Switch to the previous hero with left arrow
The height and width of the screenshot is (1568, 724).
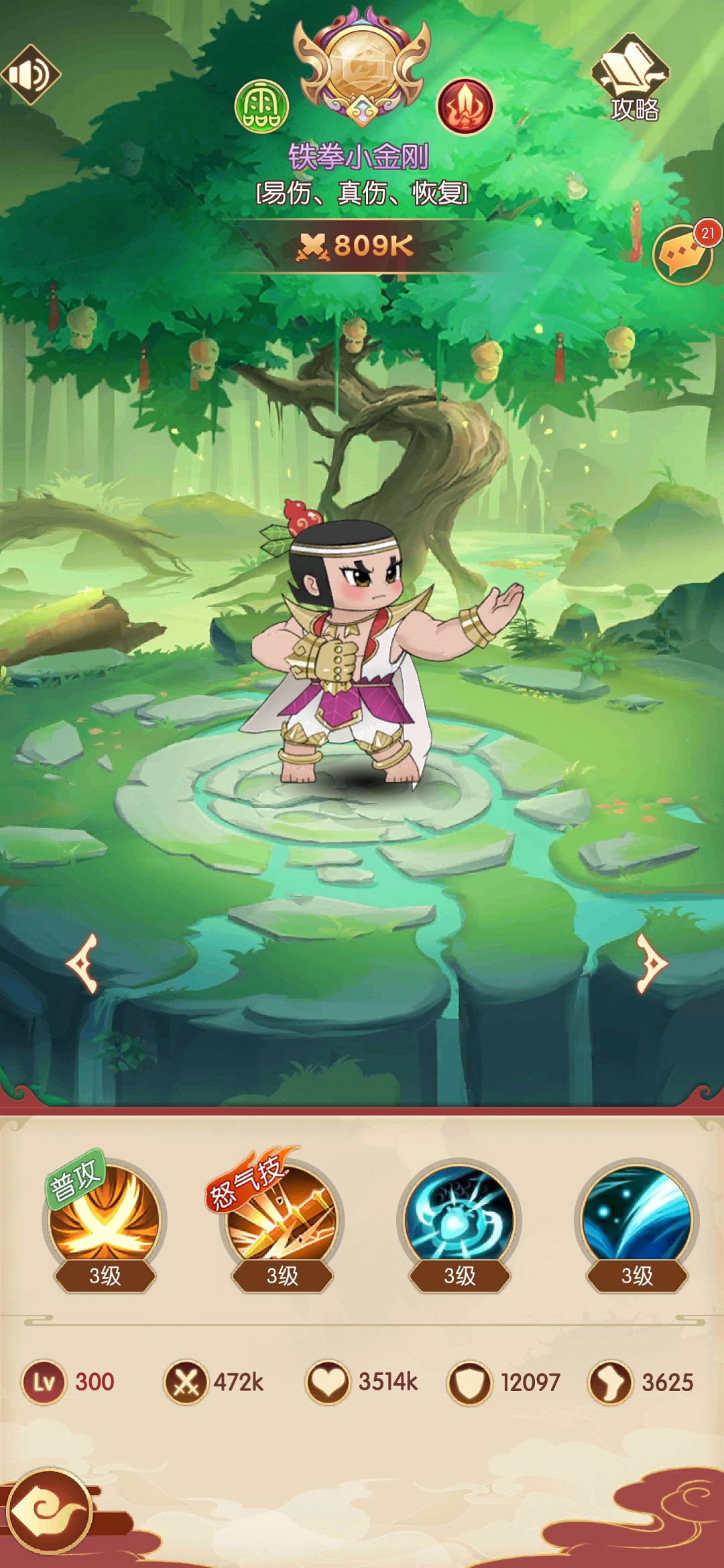83,963
